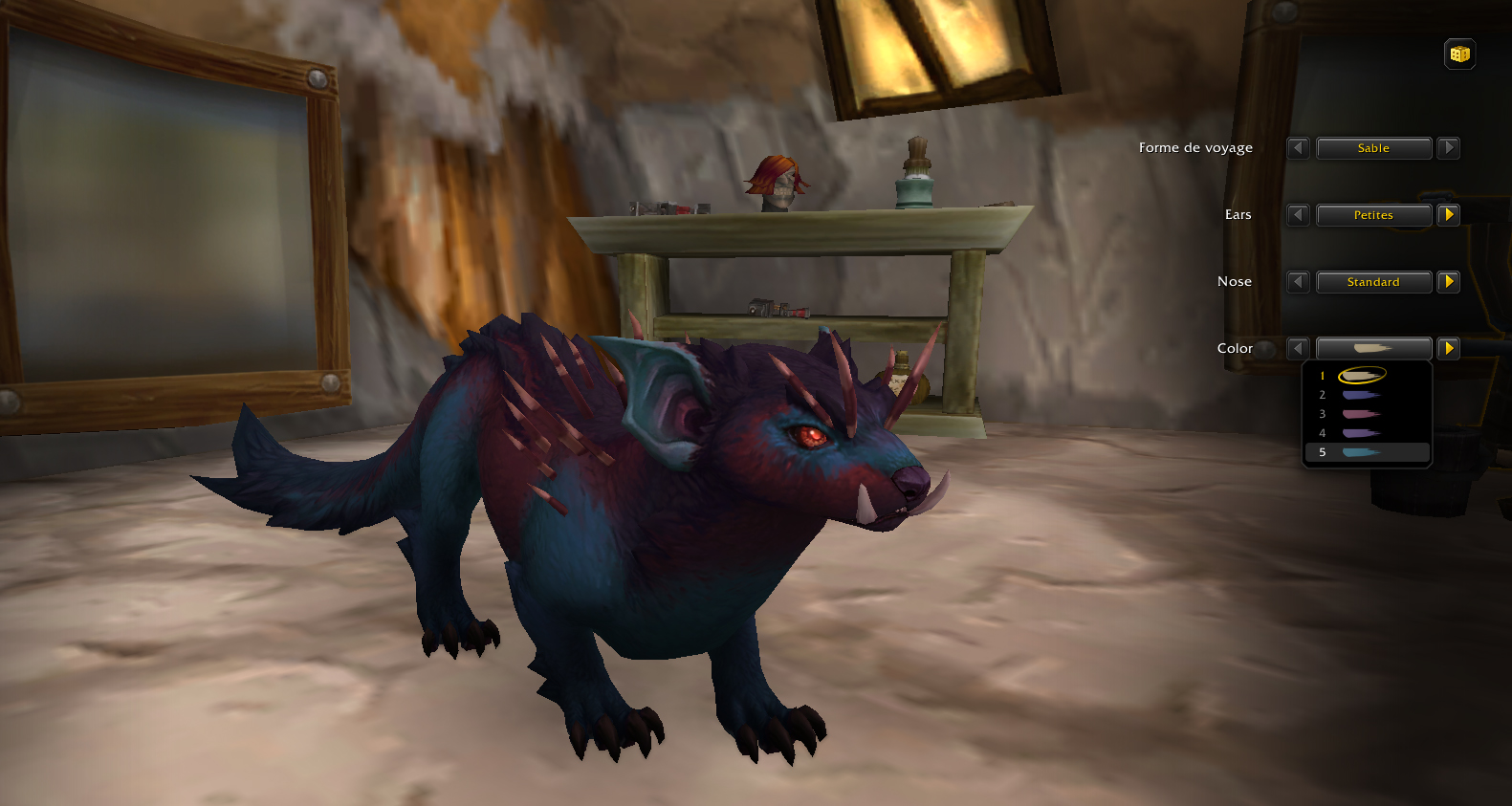The image size is (1512, 806).
Task: Click the right arrow beside Color
Action: (x=1447, y=348)
